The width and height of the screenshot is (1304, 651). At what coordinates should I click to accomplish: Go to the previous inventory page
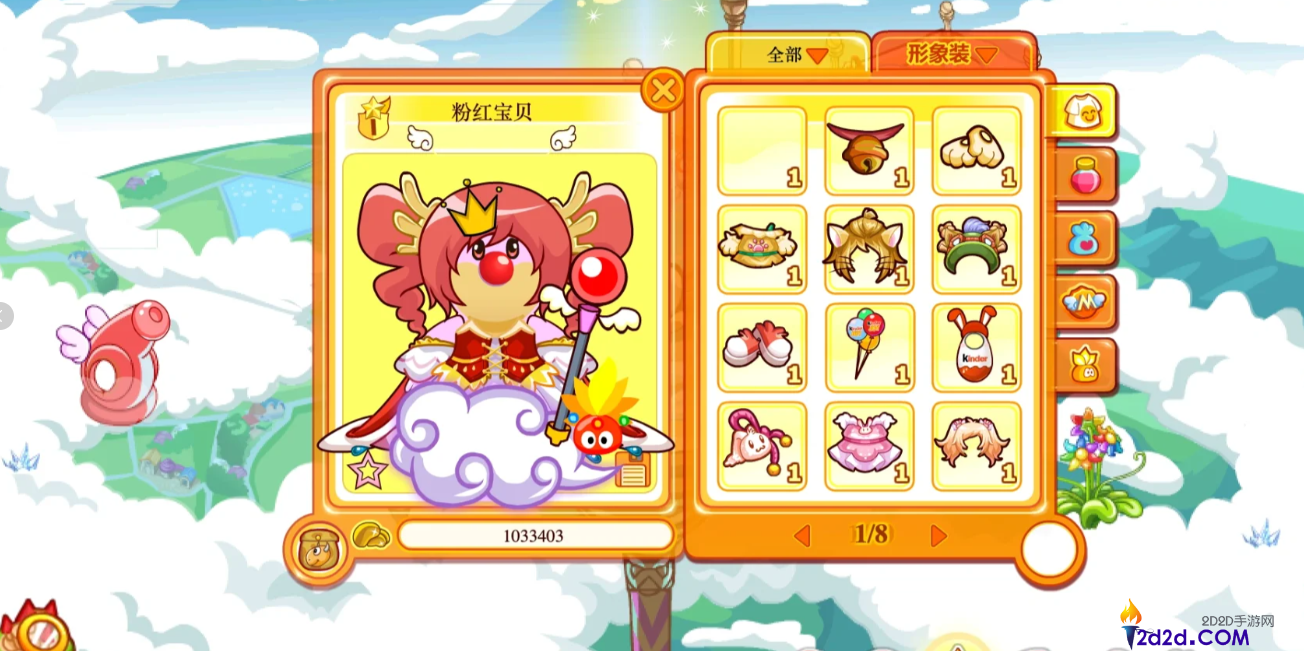[x=802, y=536]
